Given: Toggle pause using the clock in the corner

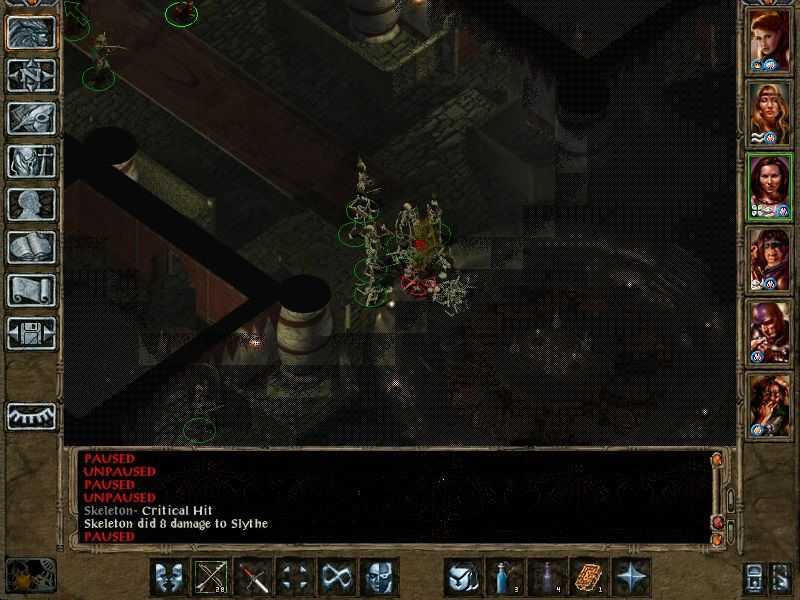Looking at the screenshot, I should pyautogui.click(x=30, y=575).
